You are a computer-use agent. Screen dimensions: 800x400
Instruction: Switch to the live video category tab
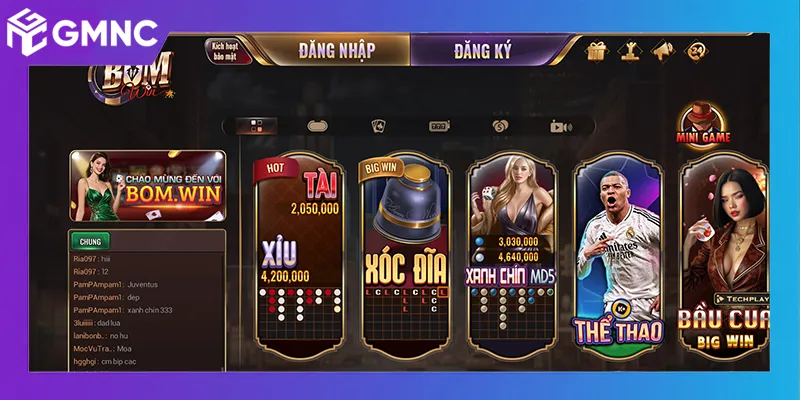tap(560, 126)
